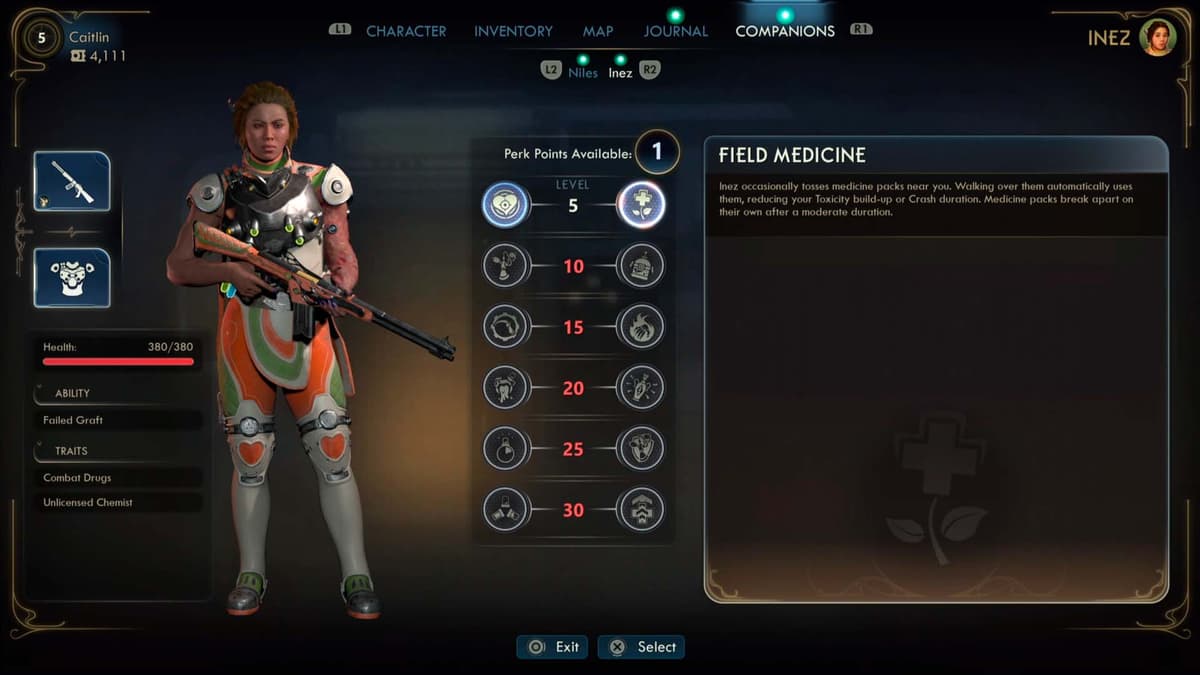The image size is (1200, 675).
Task: Switch to the Character tab
Action: [x=406, y=31]
